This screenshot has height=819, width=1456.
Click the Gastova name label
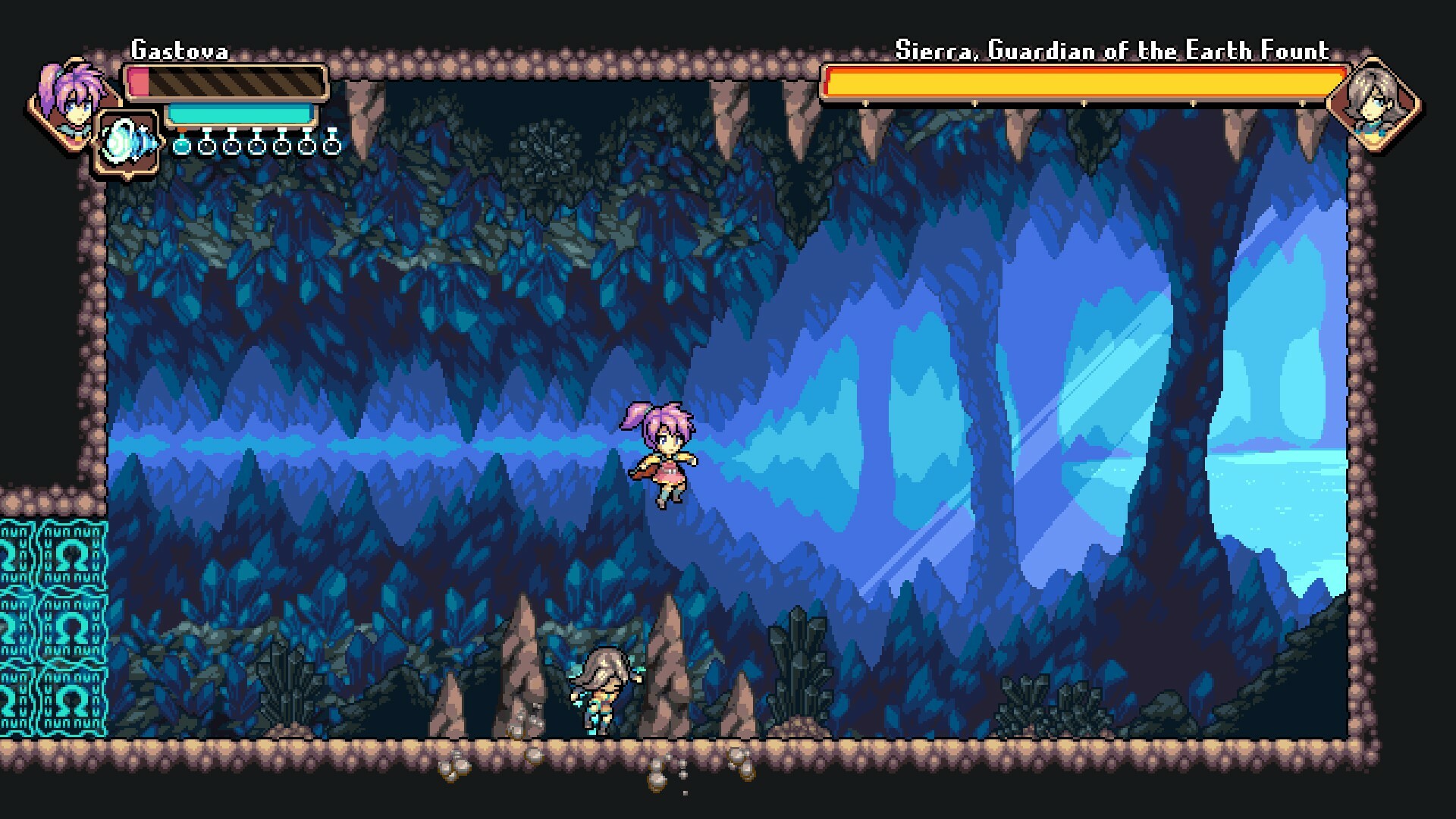[178, 48]
